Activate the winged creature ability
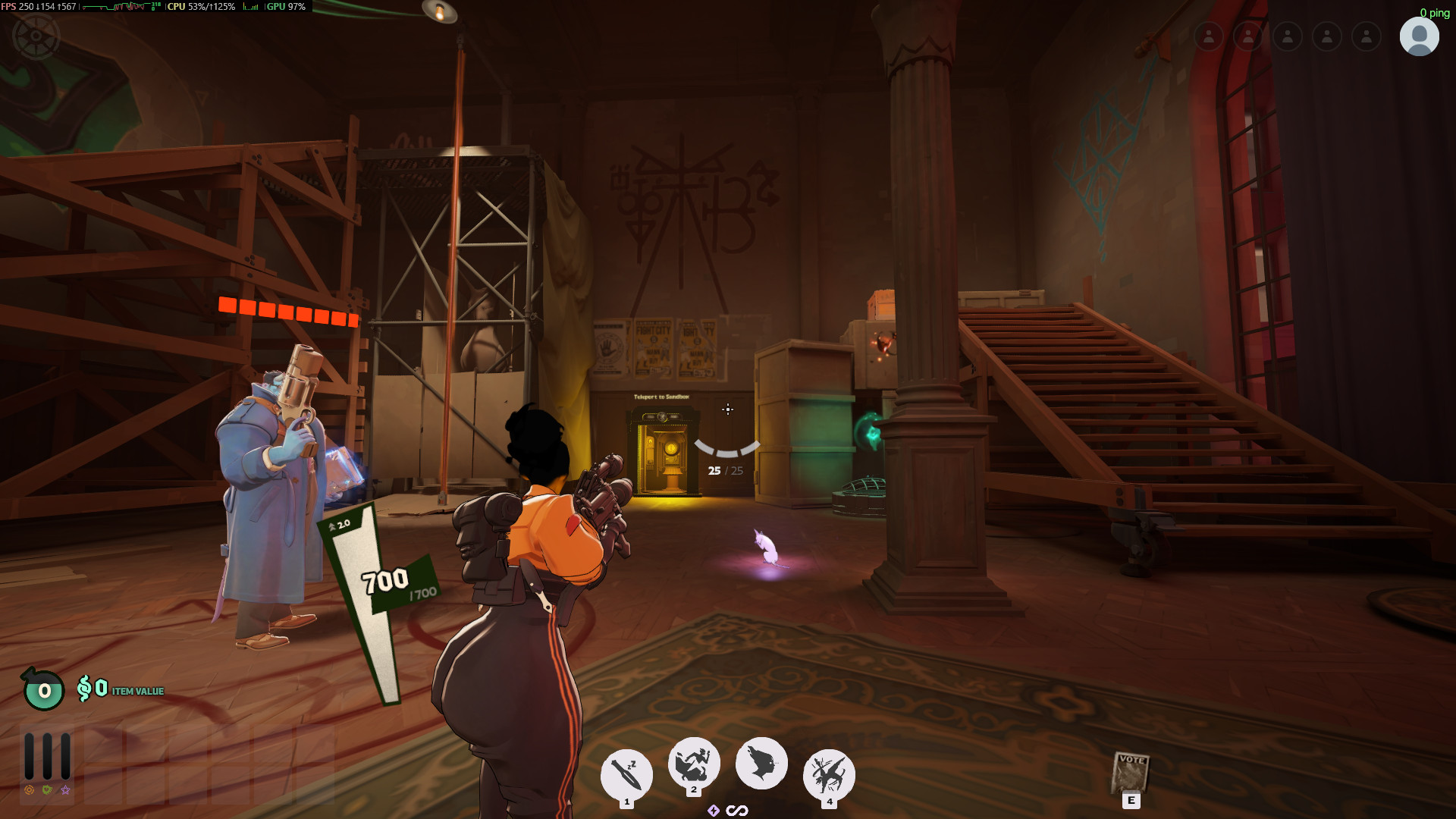1456x819 pixels. click(828, 774)
